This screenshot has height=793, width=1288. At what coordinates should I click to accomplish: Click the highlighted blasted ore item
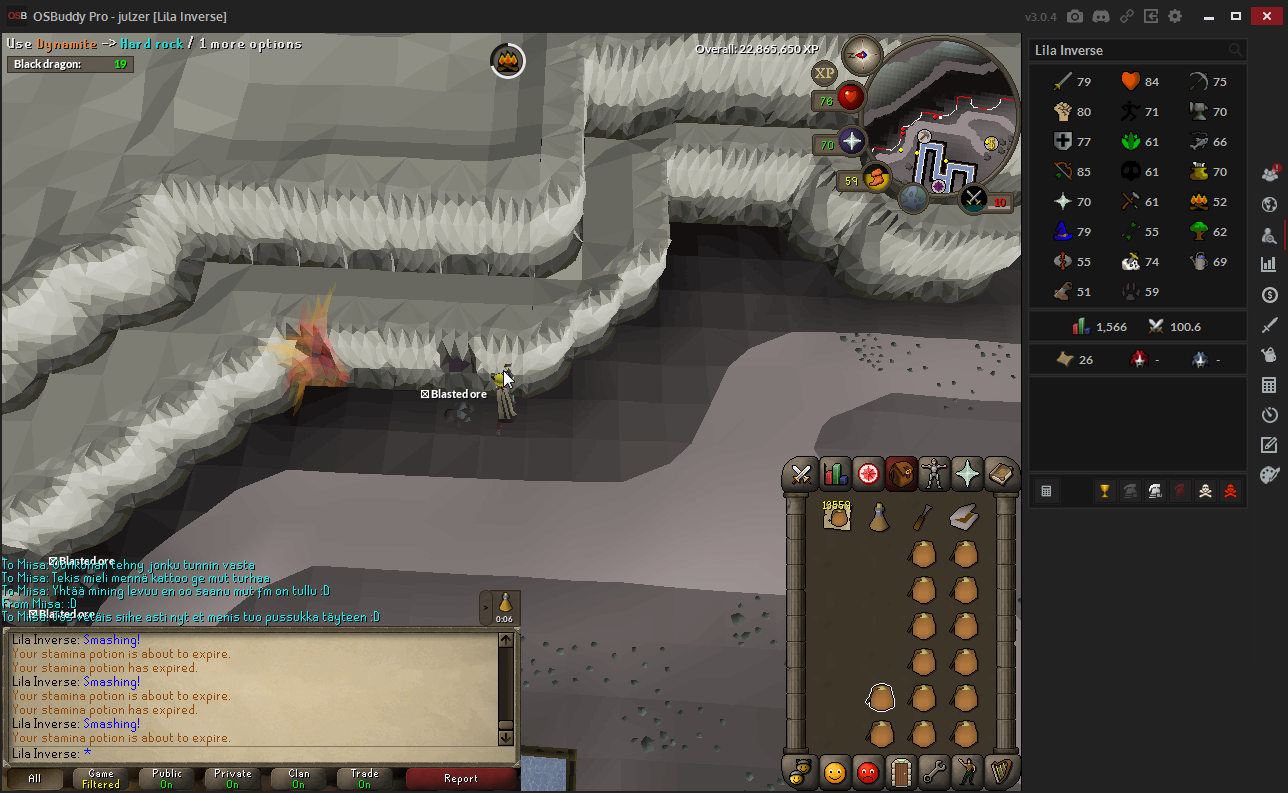click(x=880, y=697)
